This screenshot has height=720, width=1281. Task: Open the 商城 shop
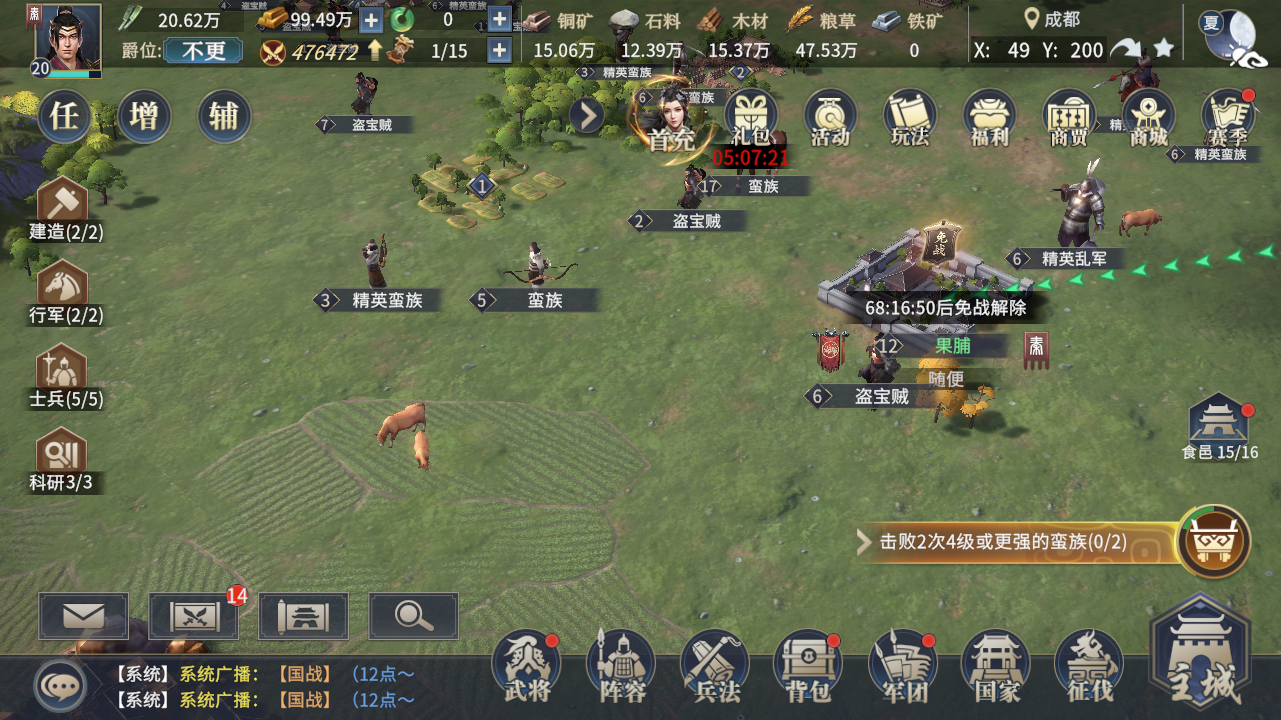tap(1148, 119)
